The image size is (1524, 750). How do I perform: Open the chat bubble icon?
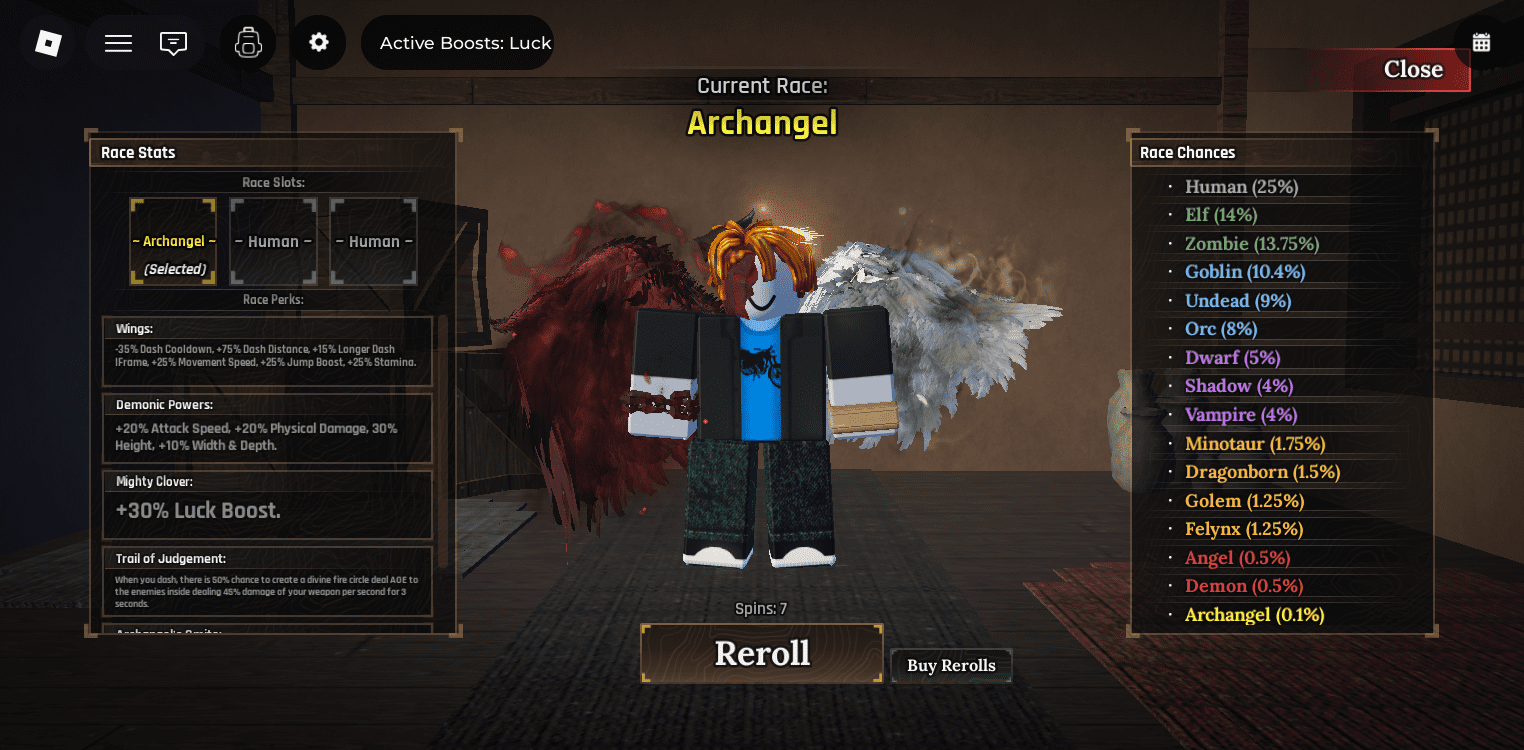173,42
